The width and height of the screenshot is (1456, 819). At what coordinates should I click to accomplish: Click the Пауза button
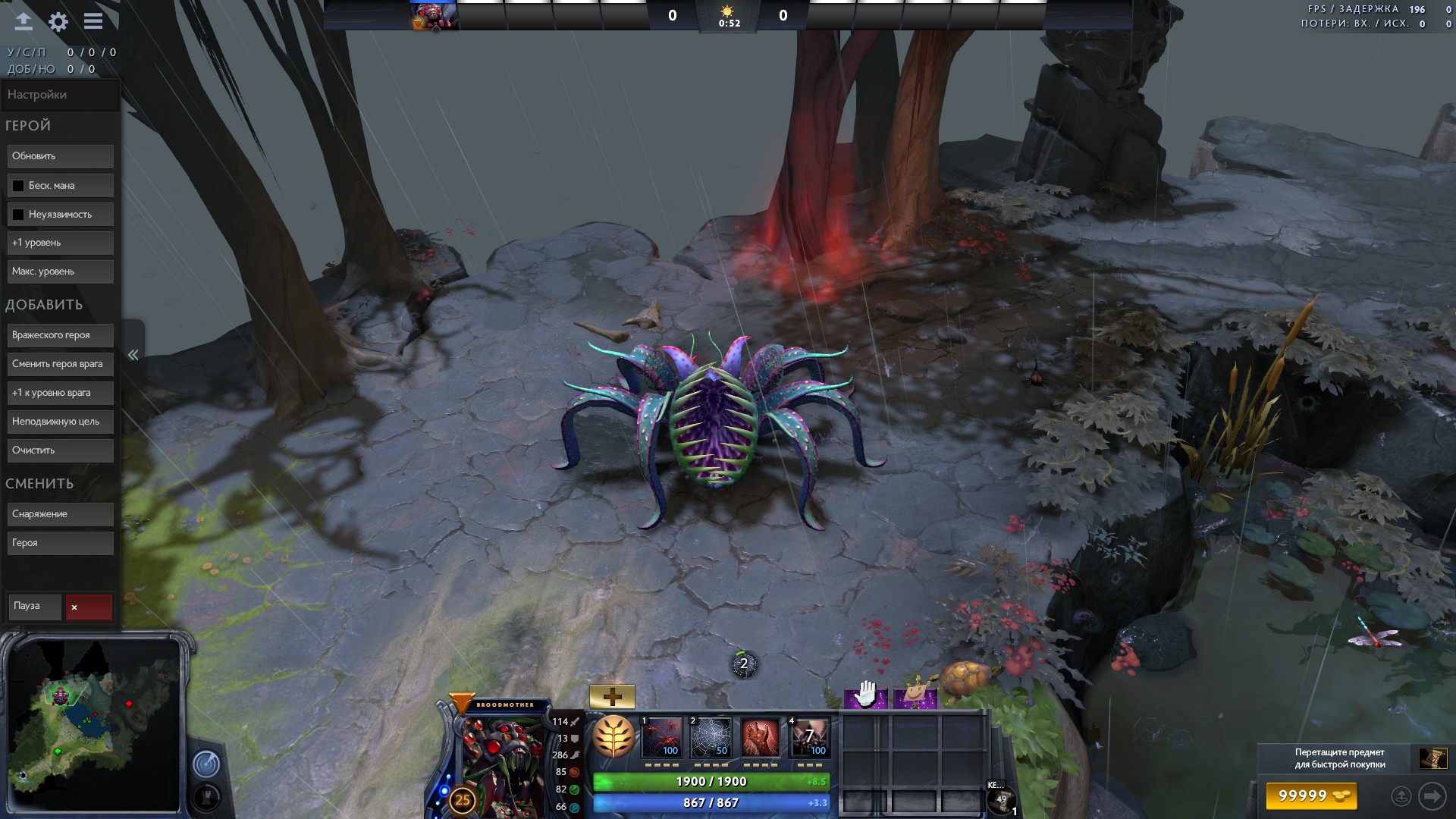click(x=35, y=606)
